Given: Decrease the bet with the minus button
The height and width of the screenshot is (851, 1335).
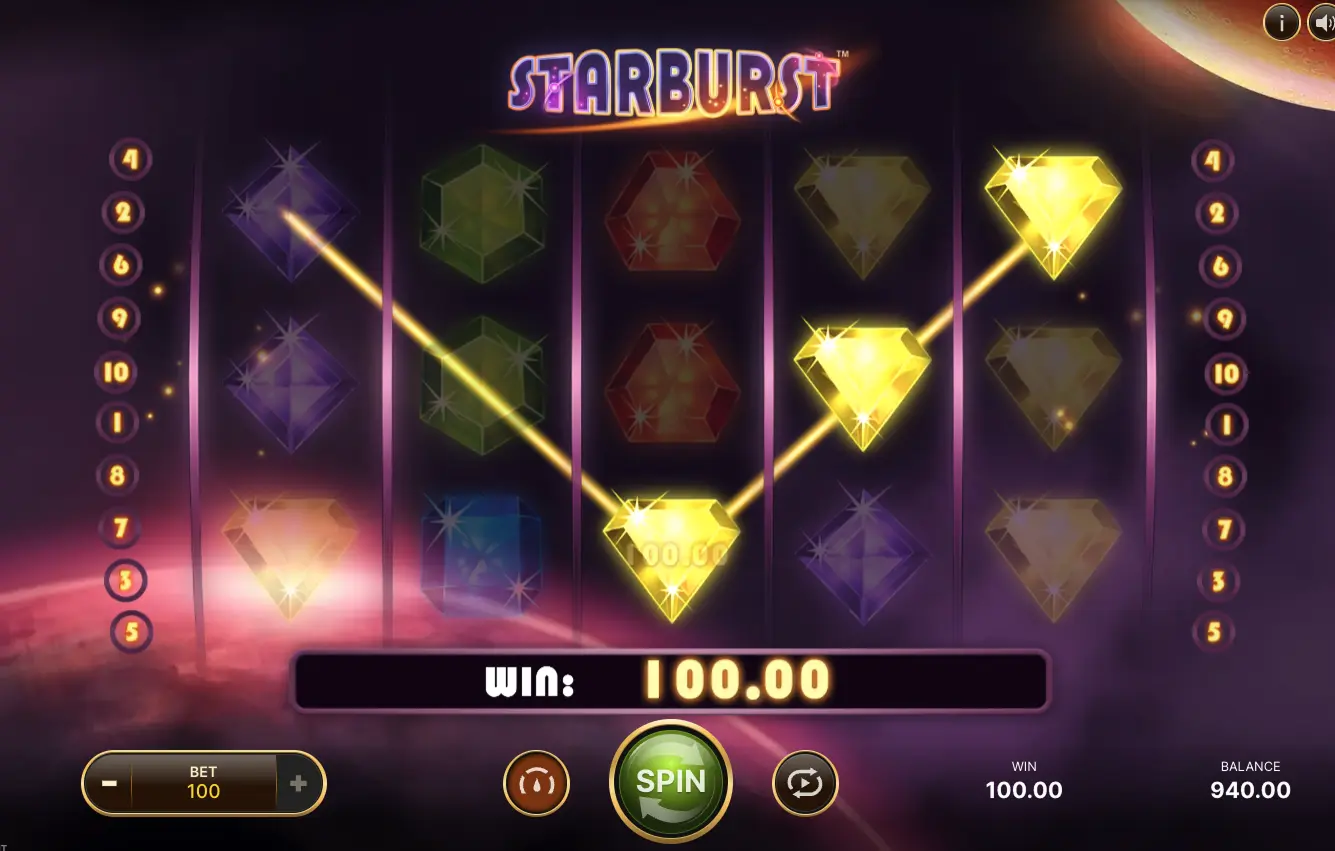Looking at the screenshot, I should pos(109,783).
